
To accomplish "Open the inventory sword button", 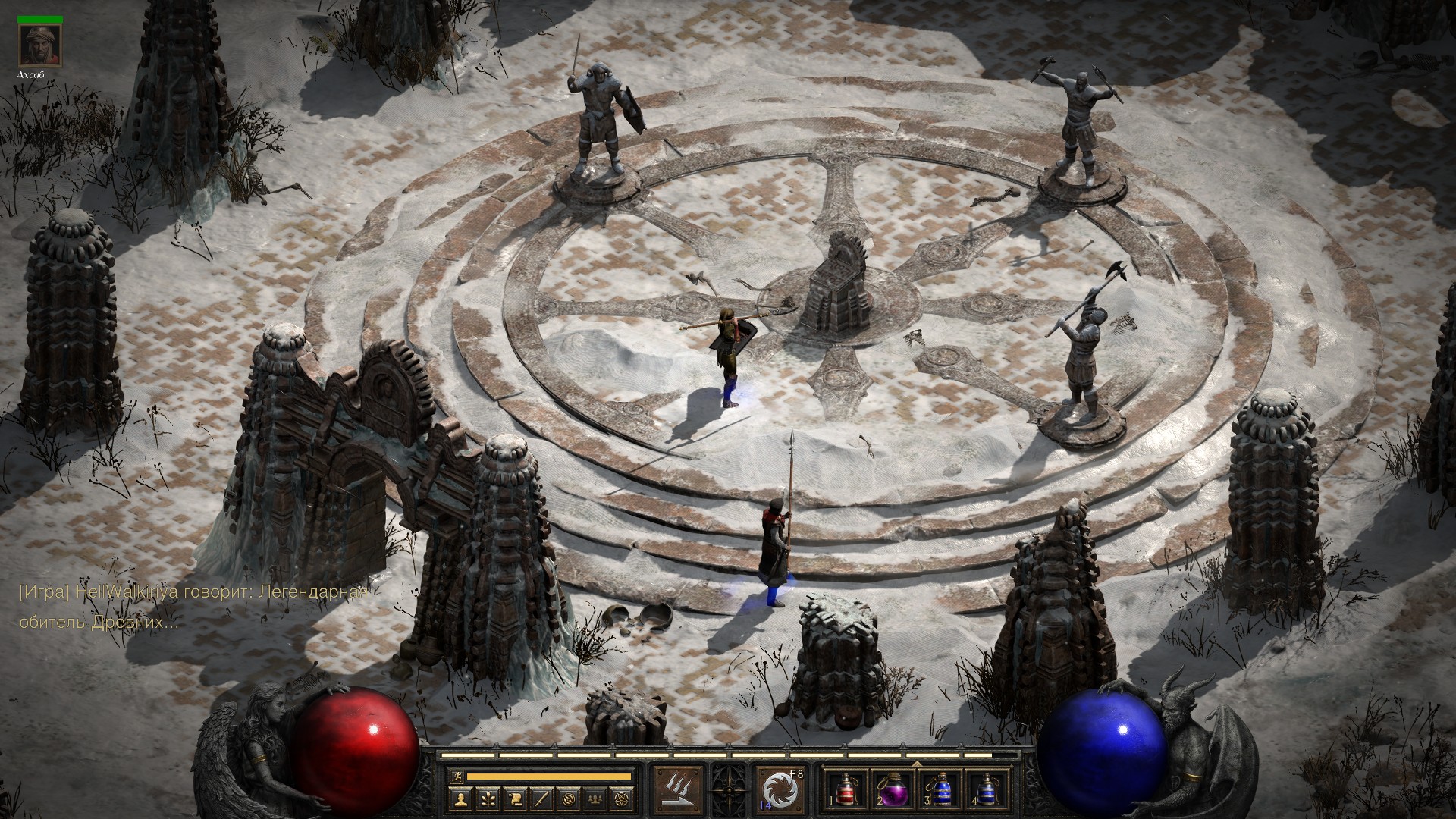I will coord(541,799).
